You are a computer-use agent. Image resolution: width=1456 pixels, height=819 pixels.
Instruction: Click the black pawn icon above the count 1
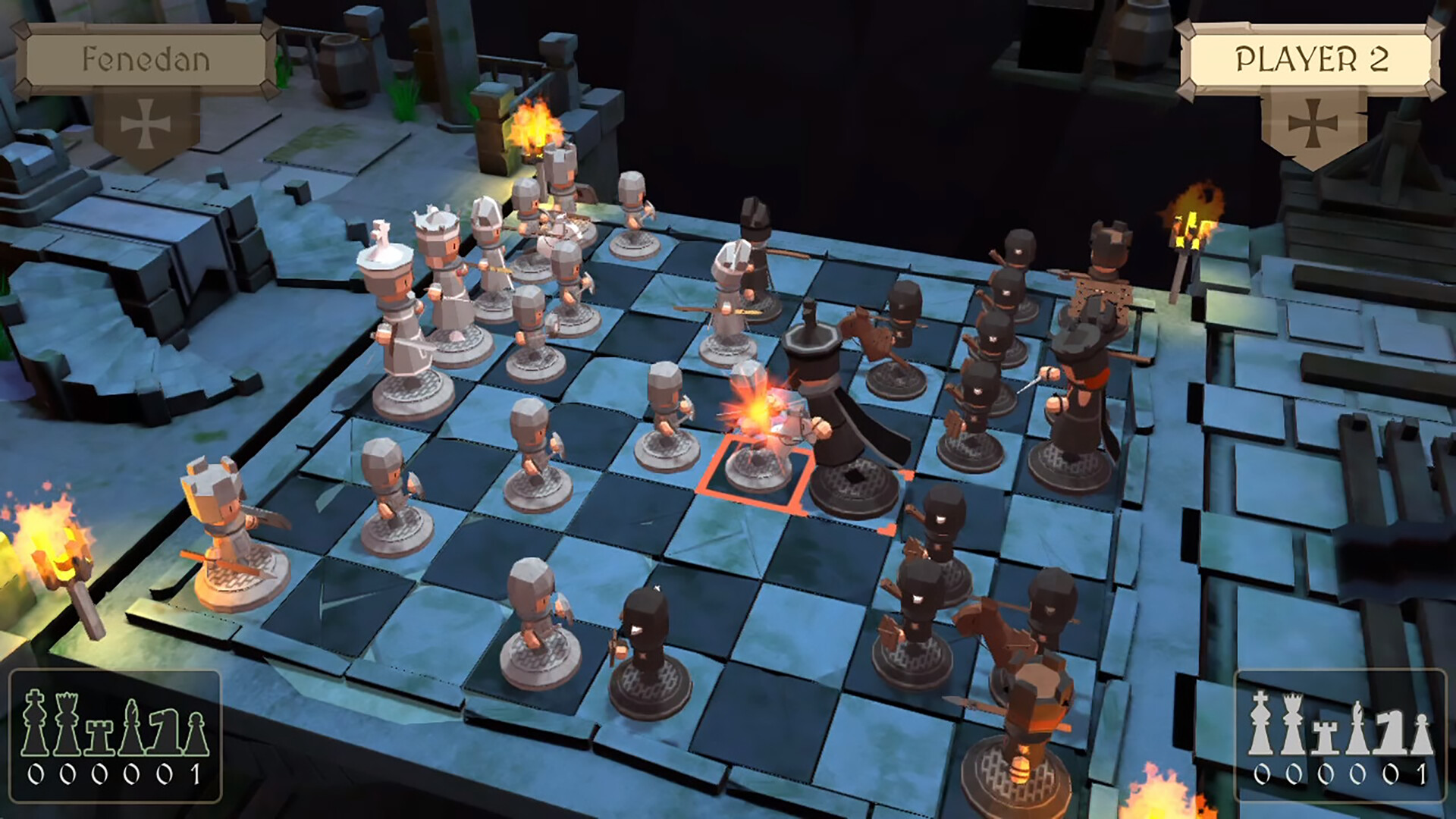195,732
